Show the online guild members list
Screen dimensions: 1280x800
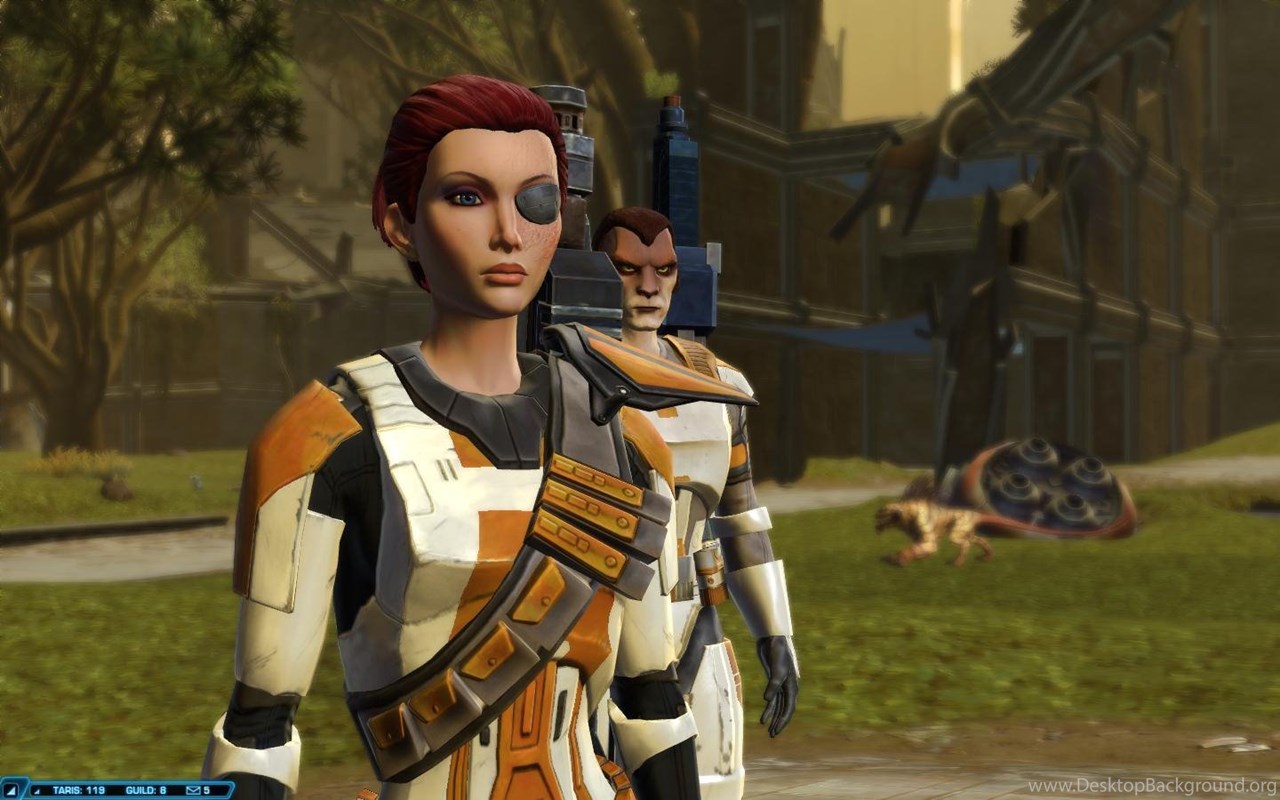click(145, 790)
